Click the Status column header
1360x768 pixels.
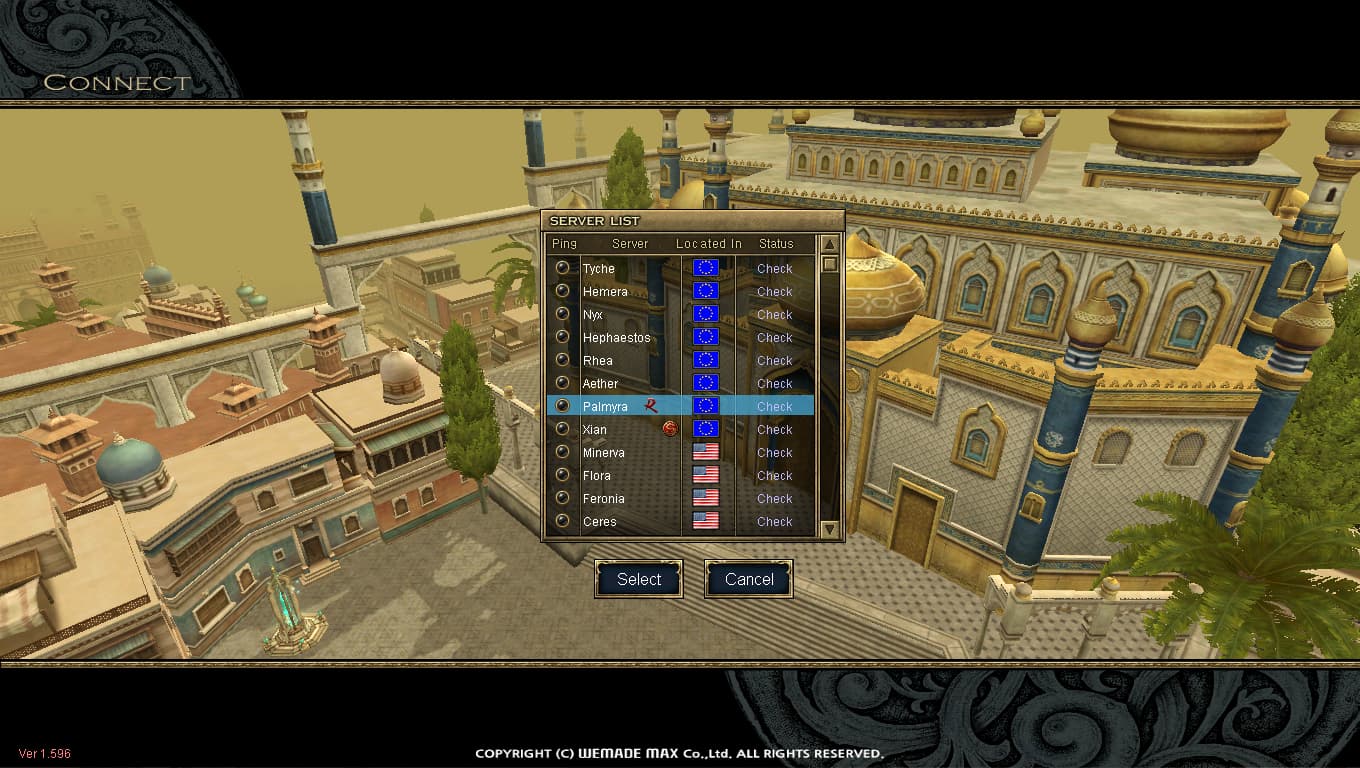pos(776,244)
